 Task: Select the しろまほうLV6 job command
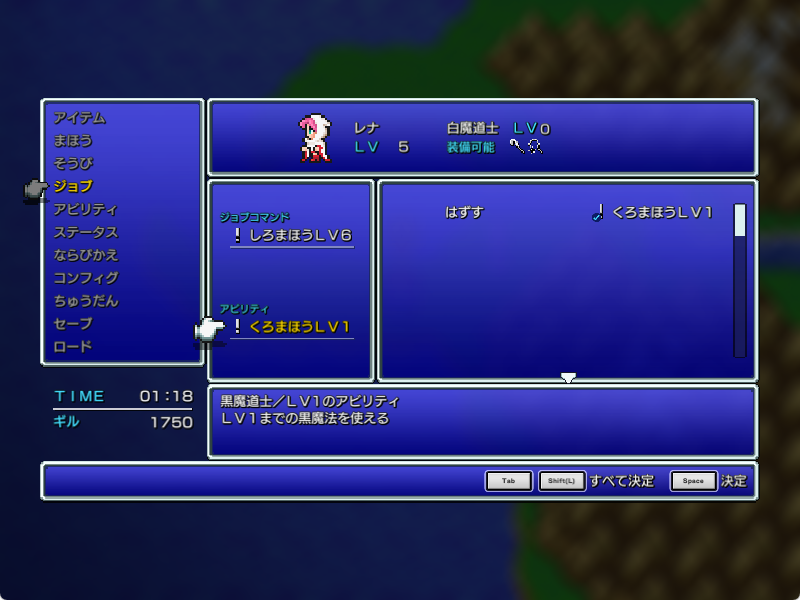(292, 236)
